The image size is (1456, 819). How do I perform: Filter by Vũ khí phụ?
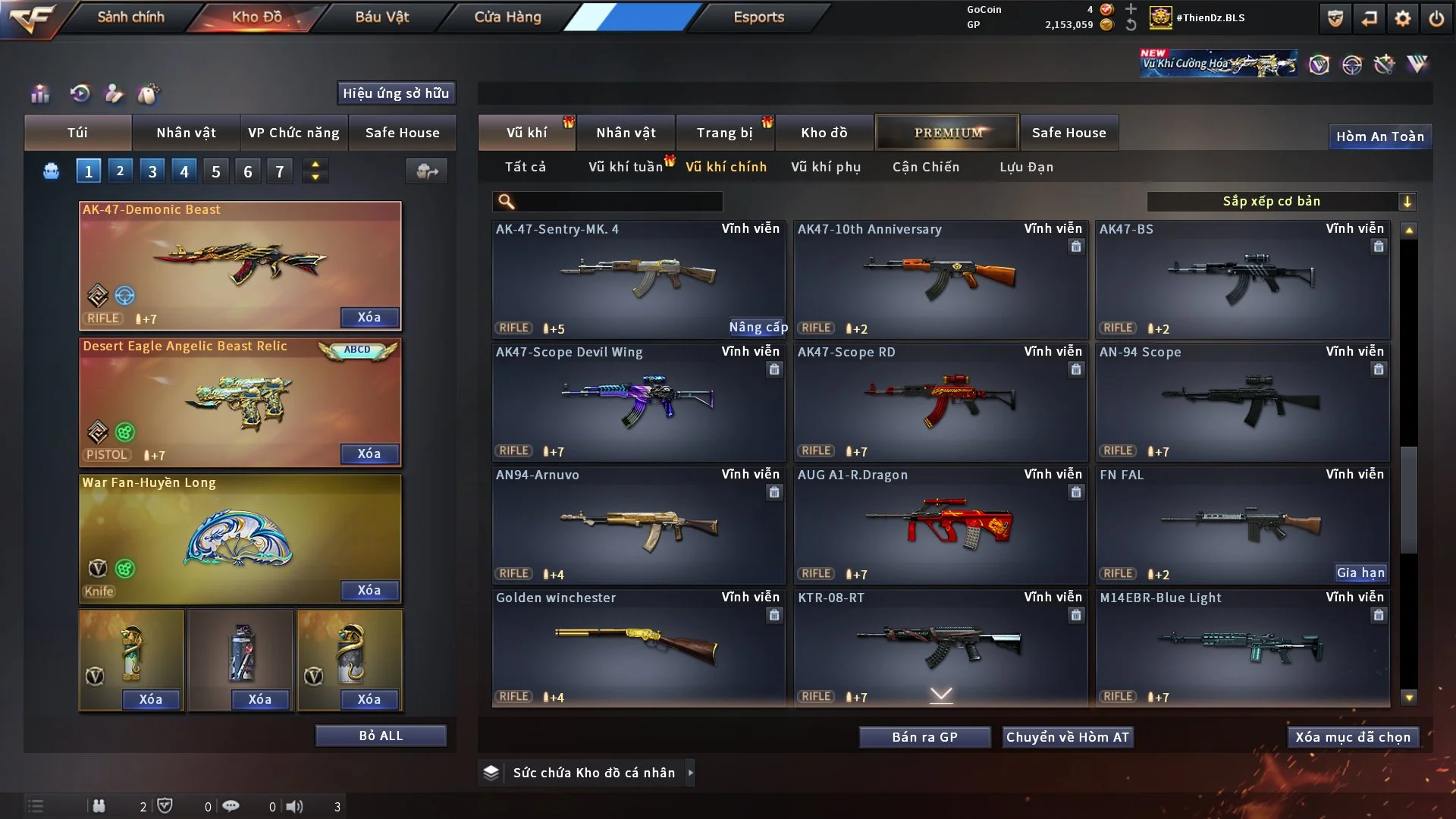point(826,167)
